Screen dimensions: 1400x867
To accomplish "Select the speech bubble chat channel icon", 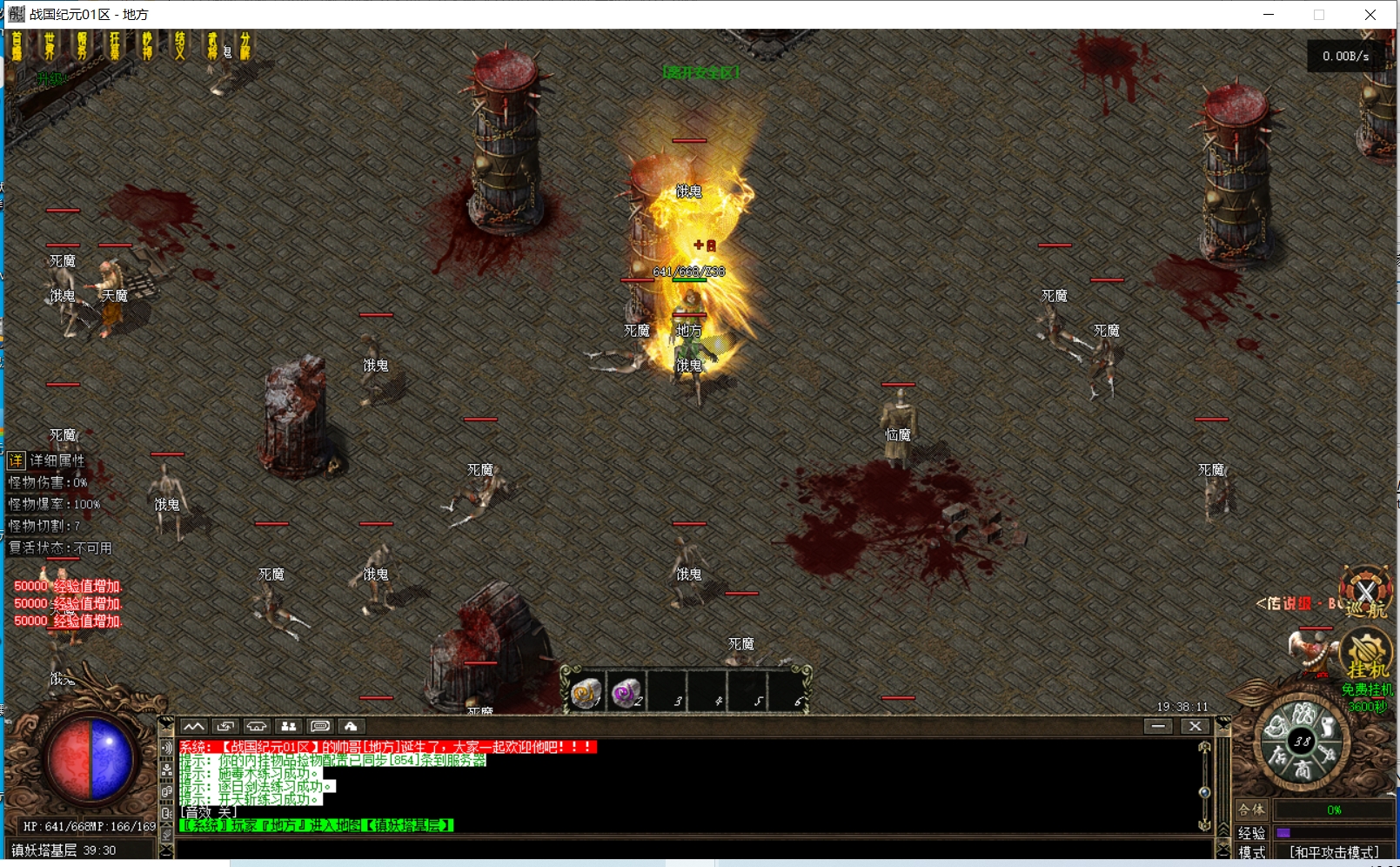I will [x=319, y=726].
